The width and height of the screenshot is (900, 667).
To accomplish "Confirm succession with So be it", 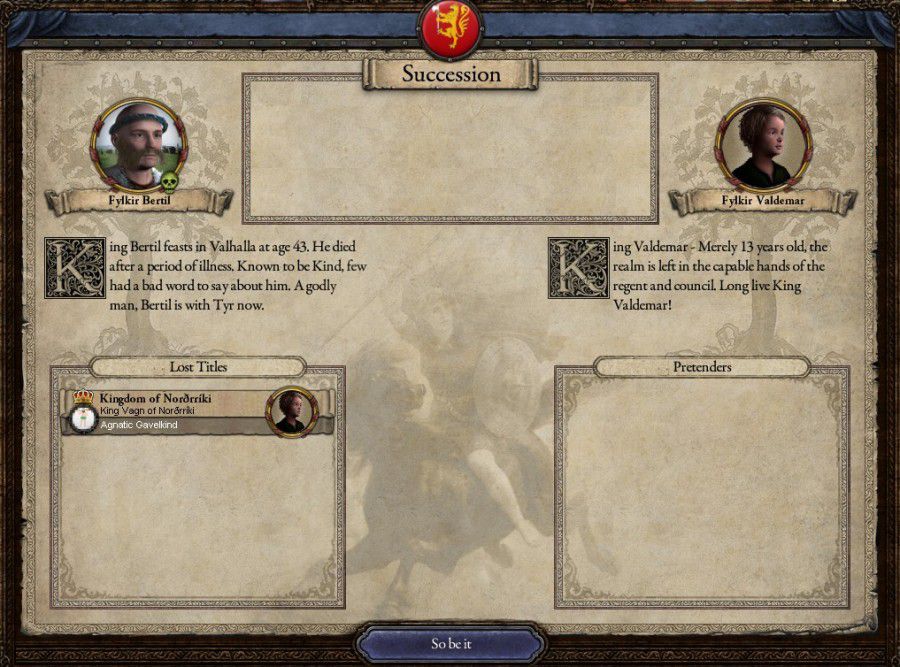I will tap(450, 644).
